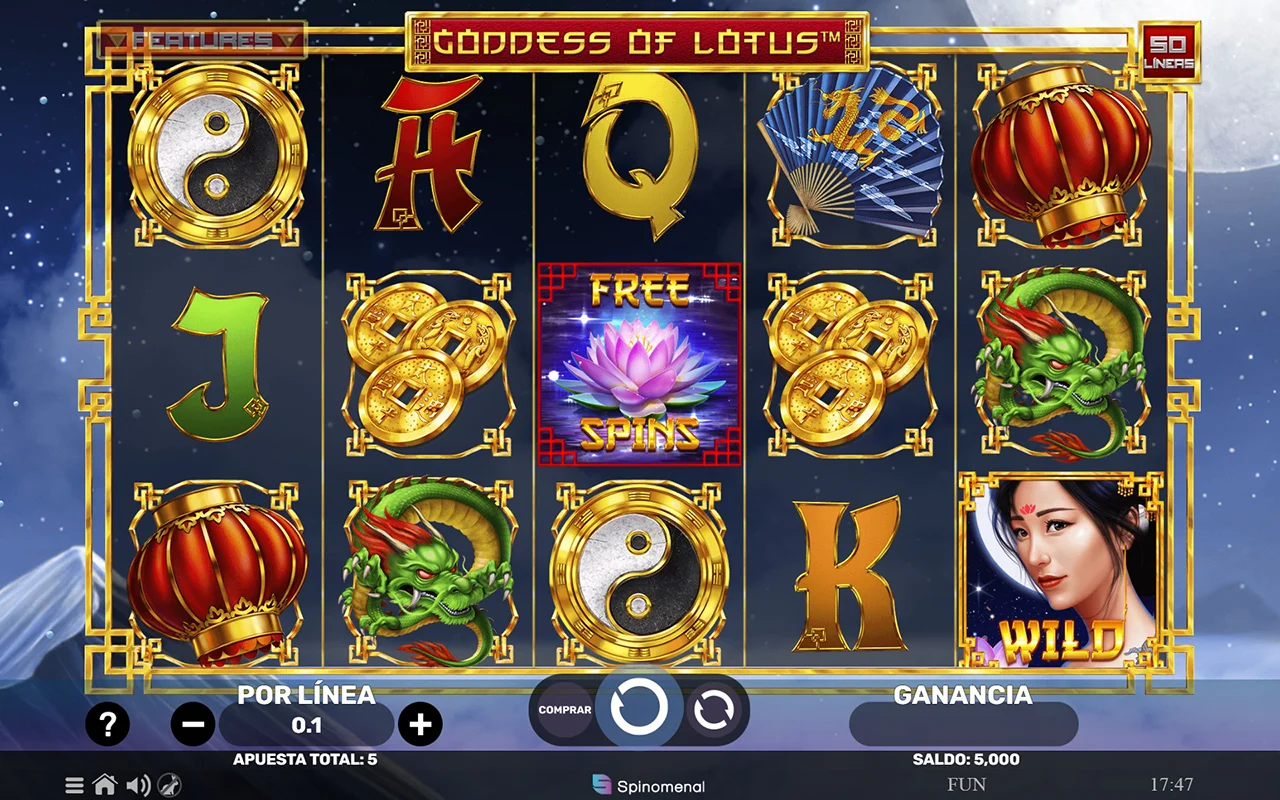Open the Comprar buy feature
The width and height of the screenshot is (1280, 800).
tap(565, 710)
